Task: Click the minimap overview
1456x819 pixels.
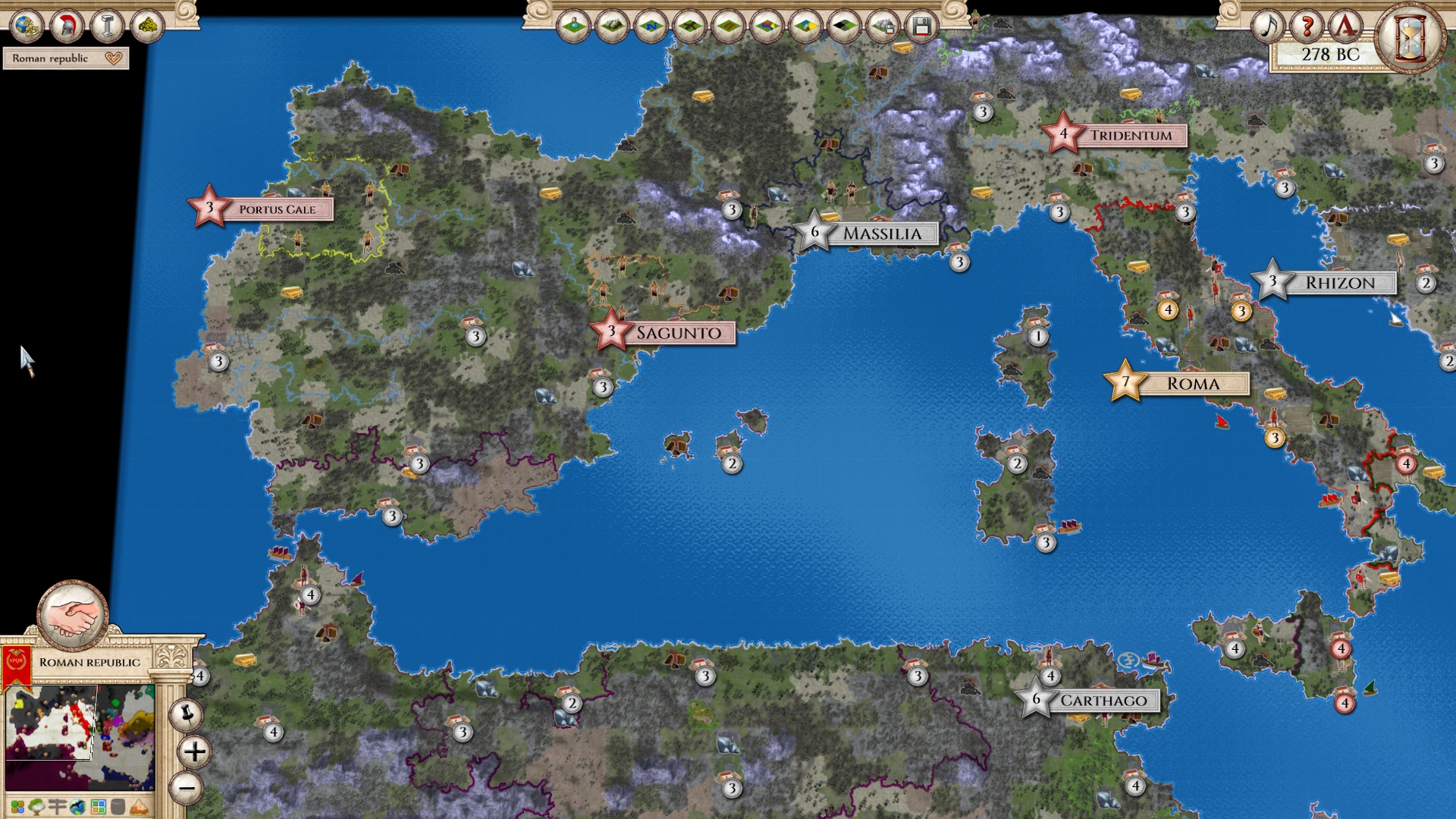Action: tap(80, 737)
